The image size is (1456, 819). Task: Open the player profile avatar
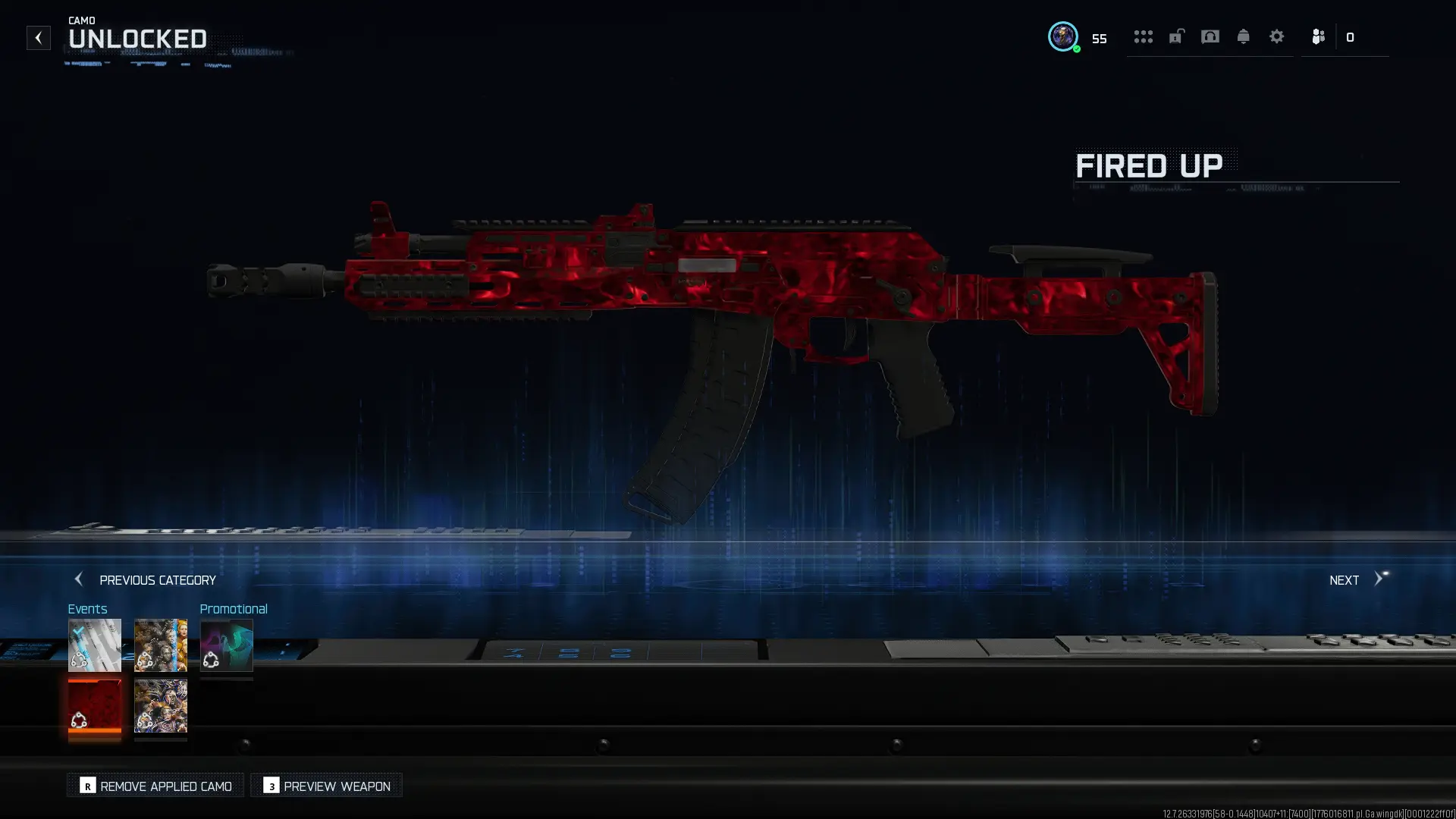coord(1062,36)
